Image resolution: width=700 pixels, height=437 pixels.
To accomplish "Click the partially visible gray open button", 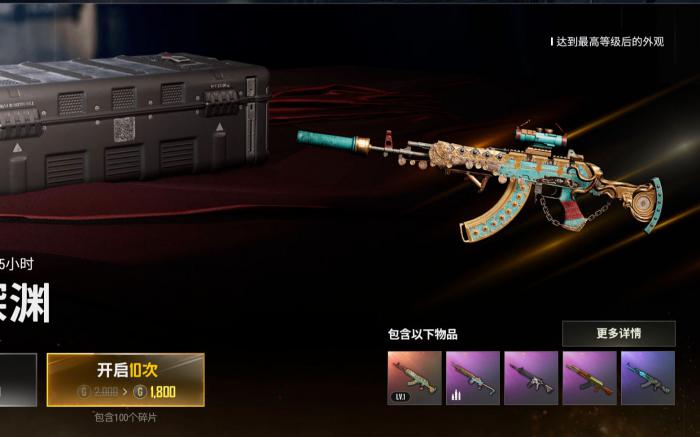I will click(17, 380).
